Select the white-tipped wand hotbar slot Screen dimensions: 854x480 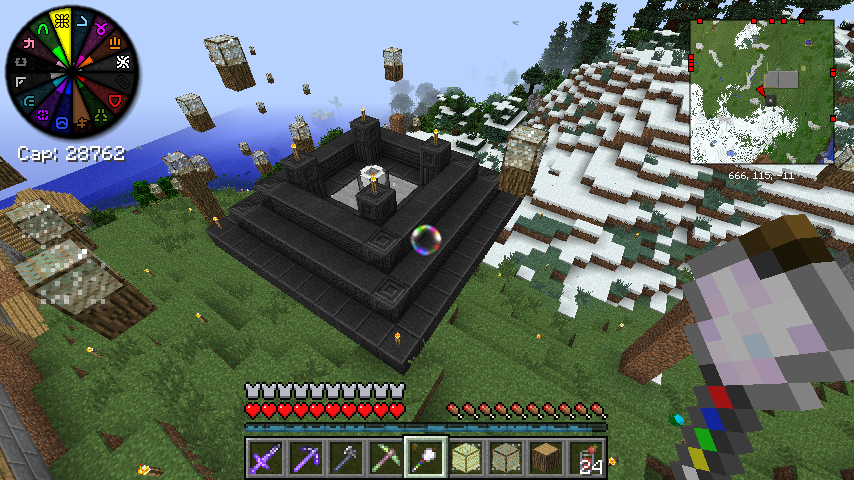[425, 457]
